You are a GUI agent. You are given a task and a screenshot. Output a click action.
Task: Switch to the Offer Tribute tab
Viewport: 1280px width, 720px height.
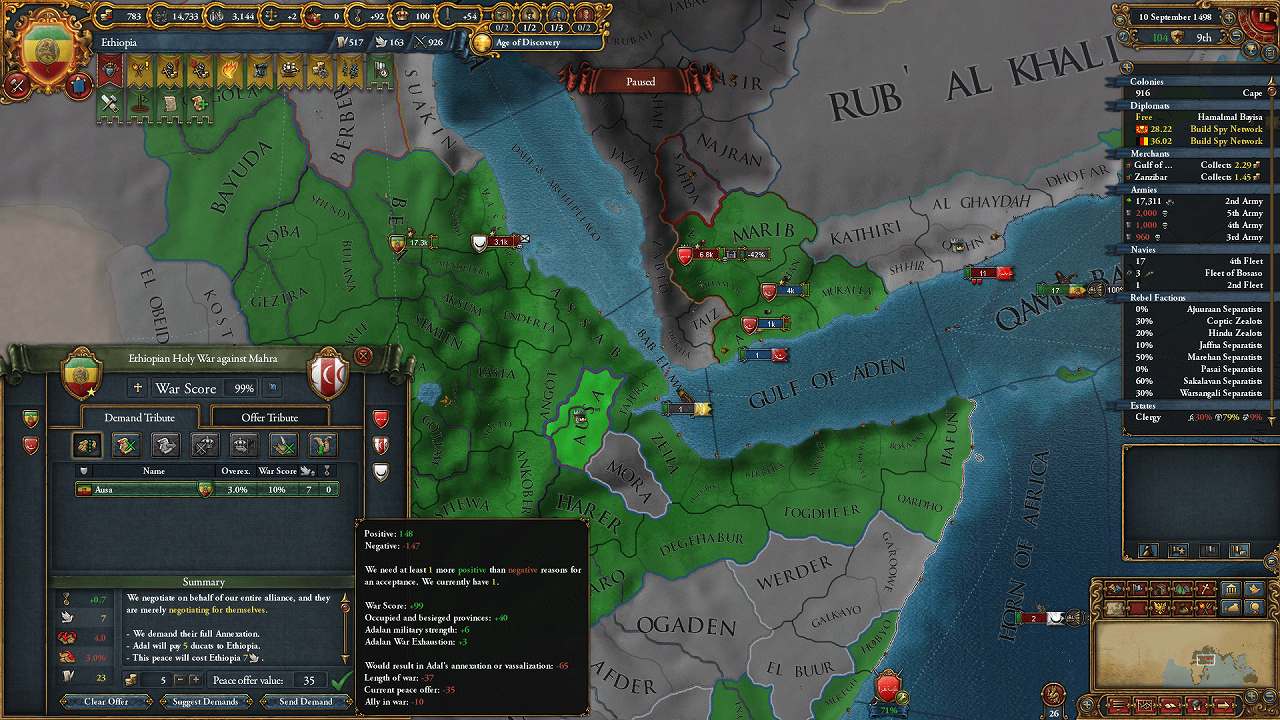pos(269,417)
